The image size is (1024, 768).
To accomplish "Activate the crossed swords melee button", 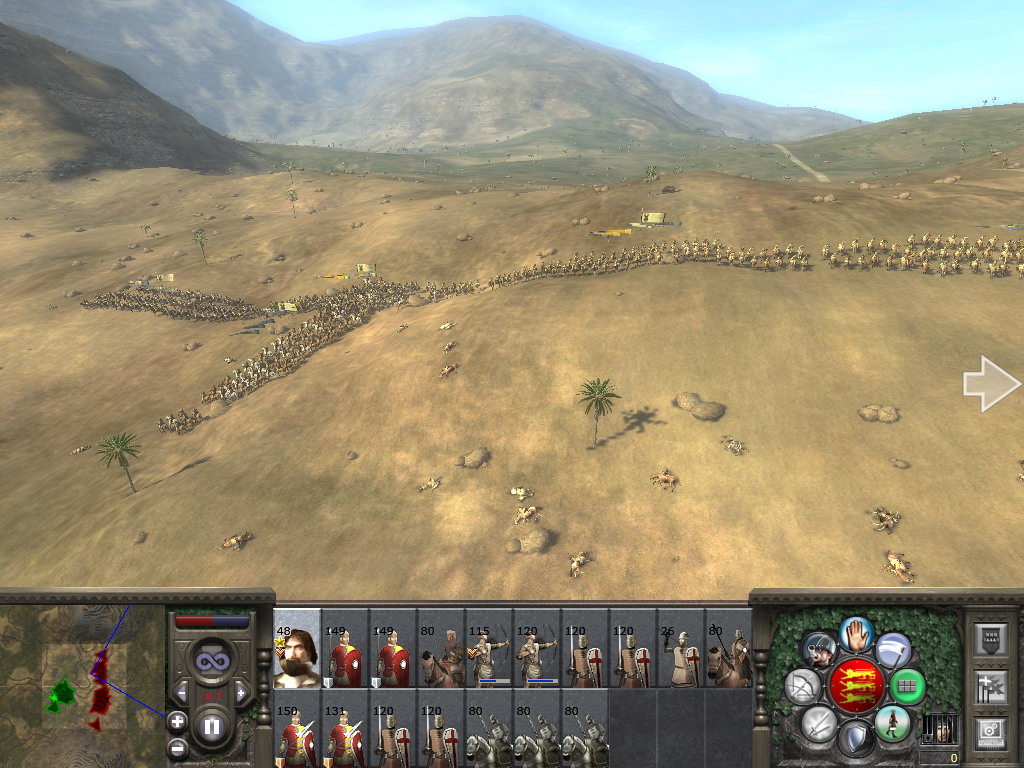I will tap(818, 723).
